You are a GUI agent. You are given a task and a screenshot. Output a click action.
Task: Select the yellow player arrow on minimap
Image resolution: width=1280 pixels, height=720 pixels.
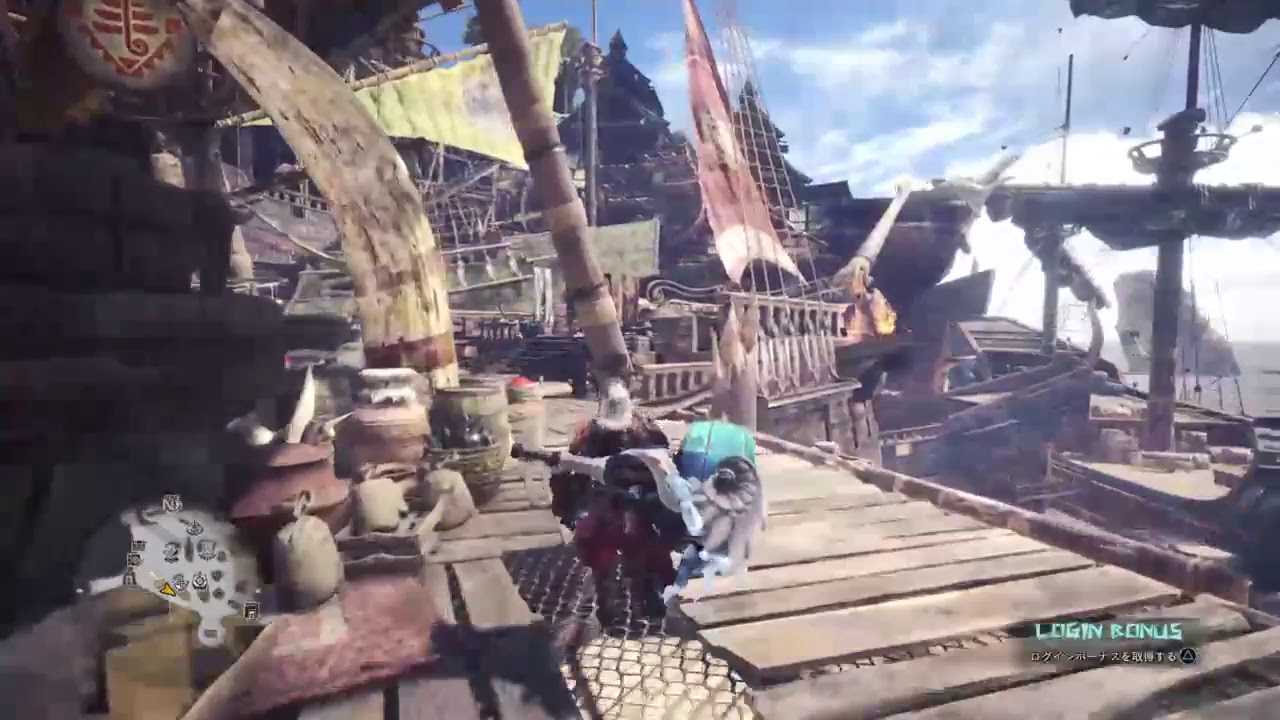168,590
